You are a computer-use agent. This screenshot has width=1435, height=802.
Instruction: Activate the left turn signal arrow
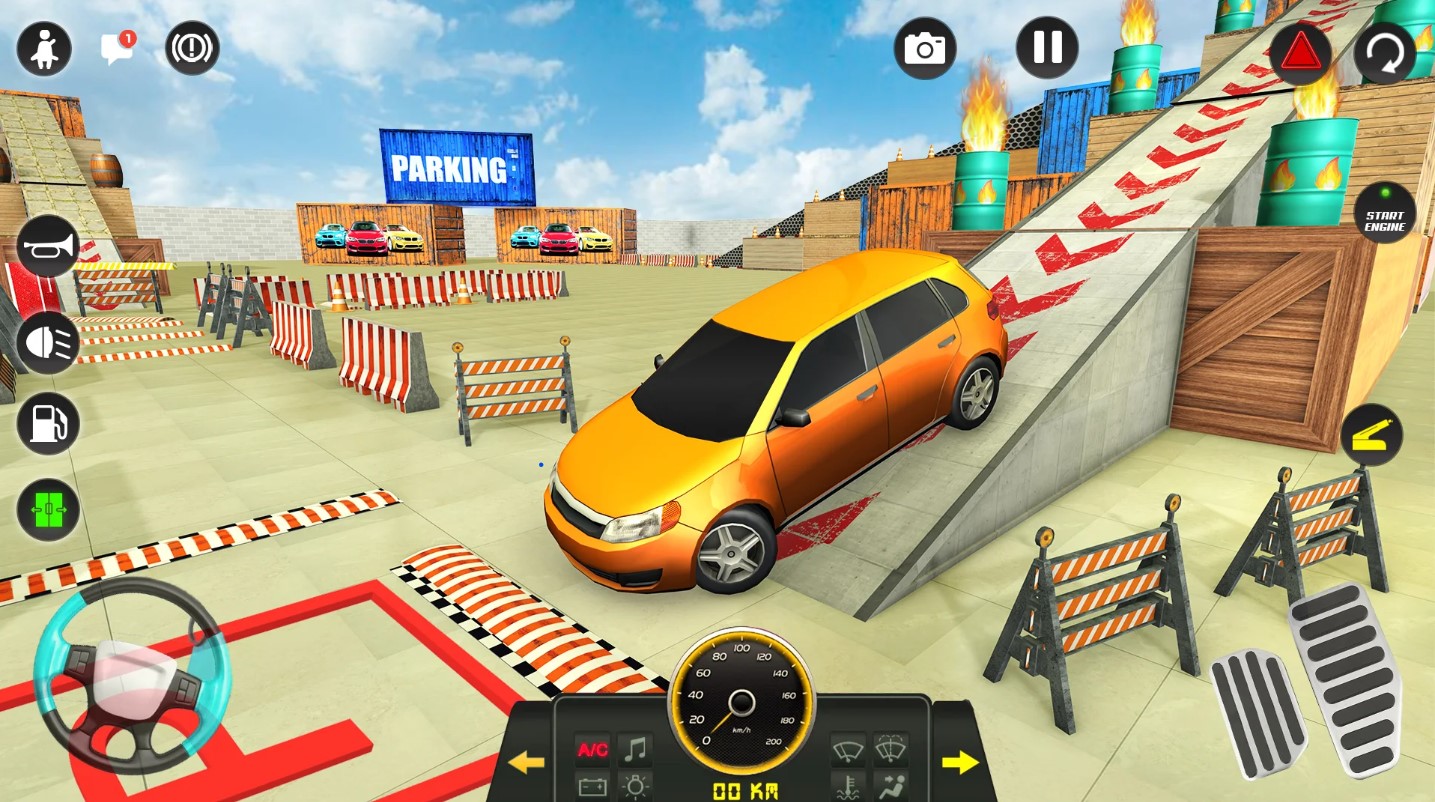[526, 763]
